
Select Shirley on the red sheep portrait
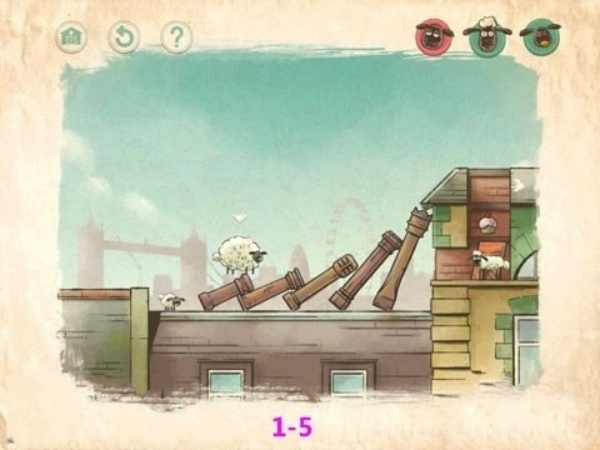(x=434, y=36)
